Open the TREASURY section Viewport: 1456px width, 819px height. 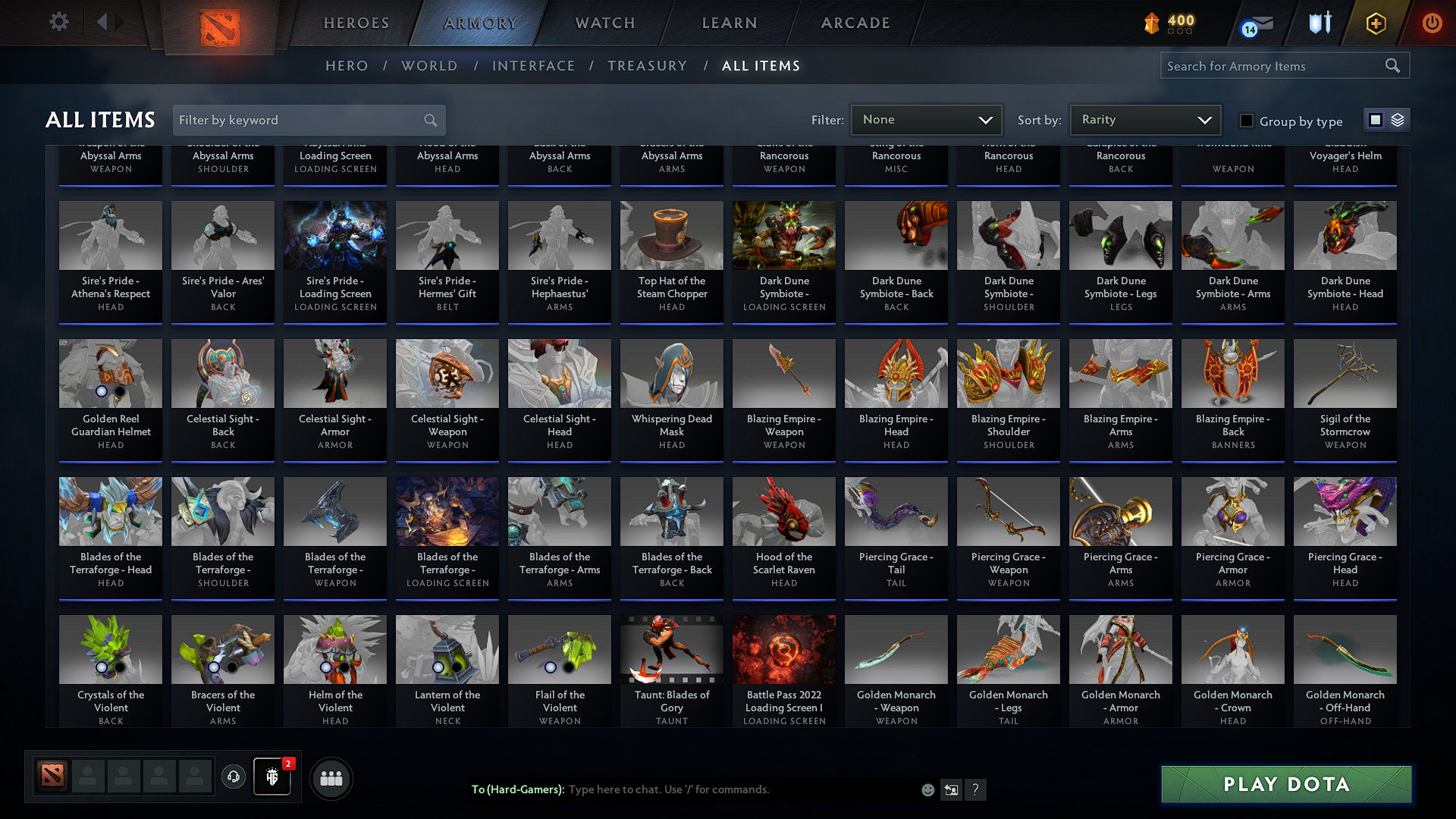(x=647, y=66)
